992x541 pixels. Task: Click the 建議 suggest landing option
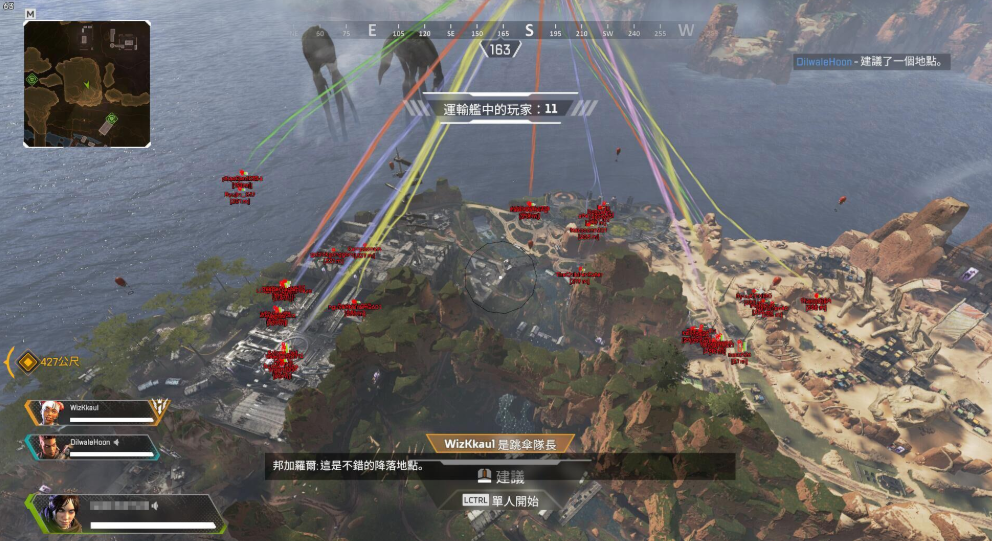(500, 478)
